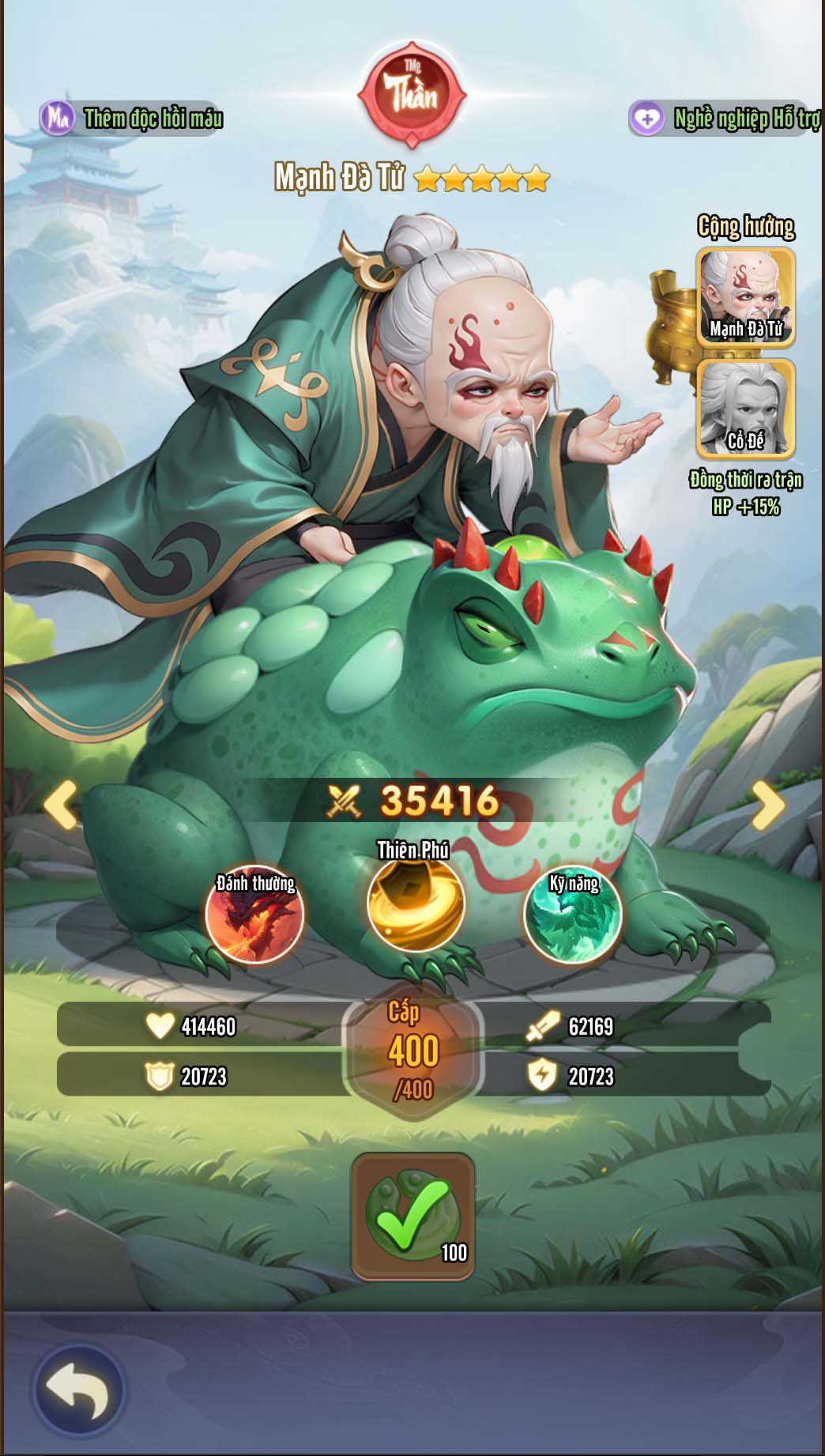Screen dimensions: 825x1456
Task: View the Thiên Phú talent icon
Action: pyautogui.click(x=416, y=903)
